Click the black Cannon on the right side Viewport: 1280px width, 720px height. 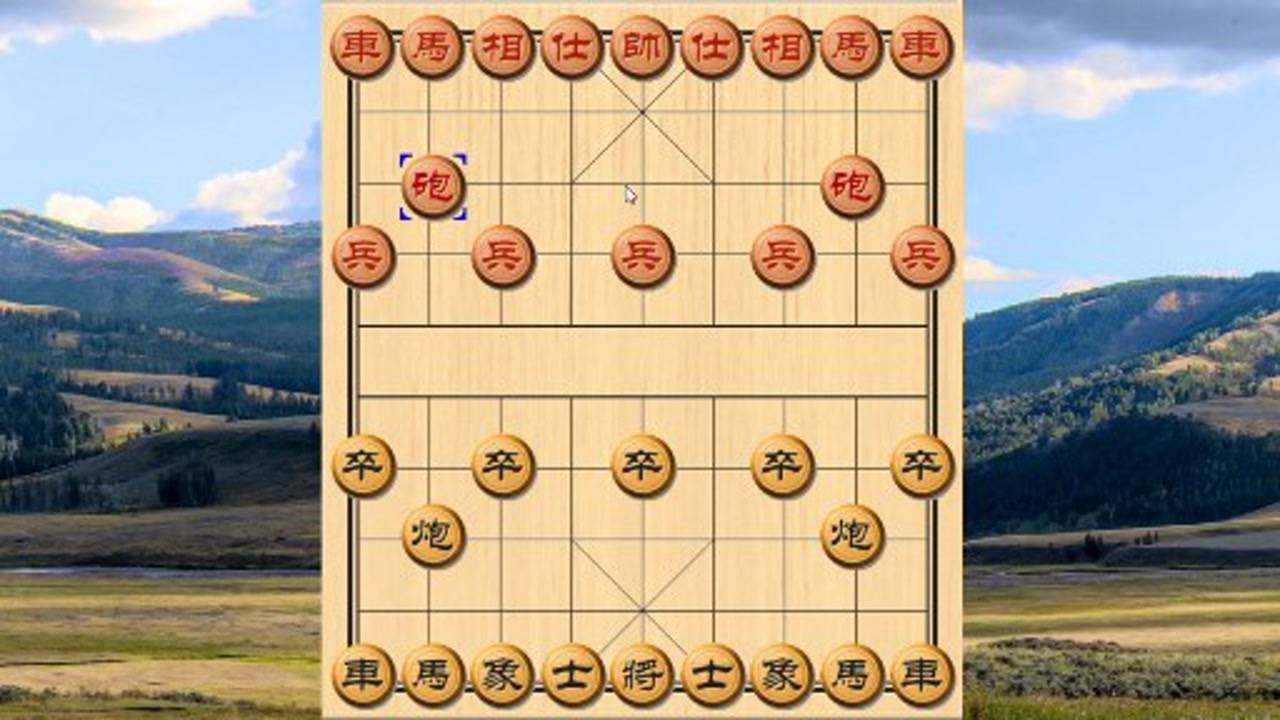click(x=853, y=535)
